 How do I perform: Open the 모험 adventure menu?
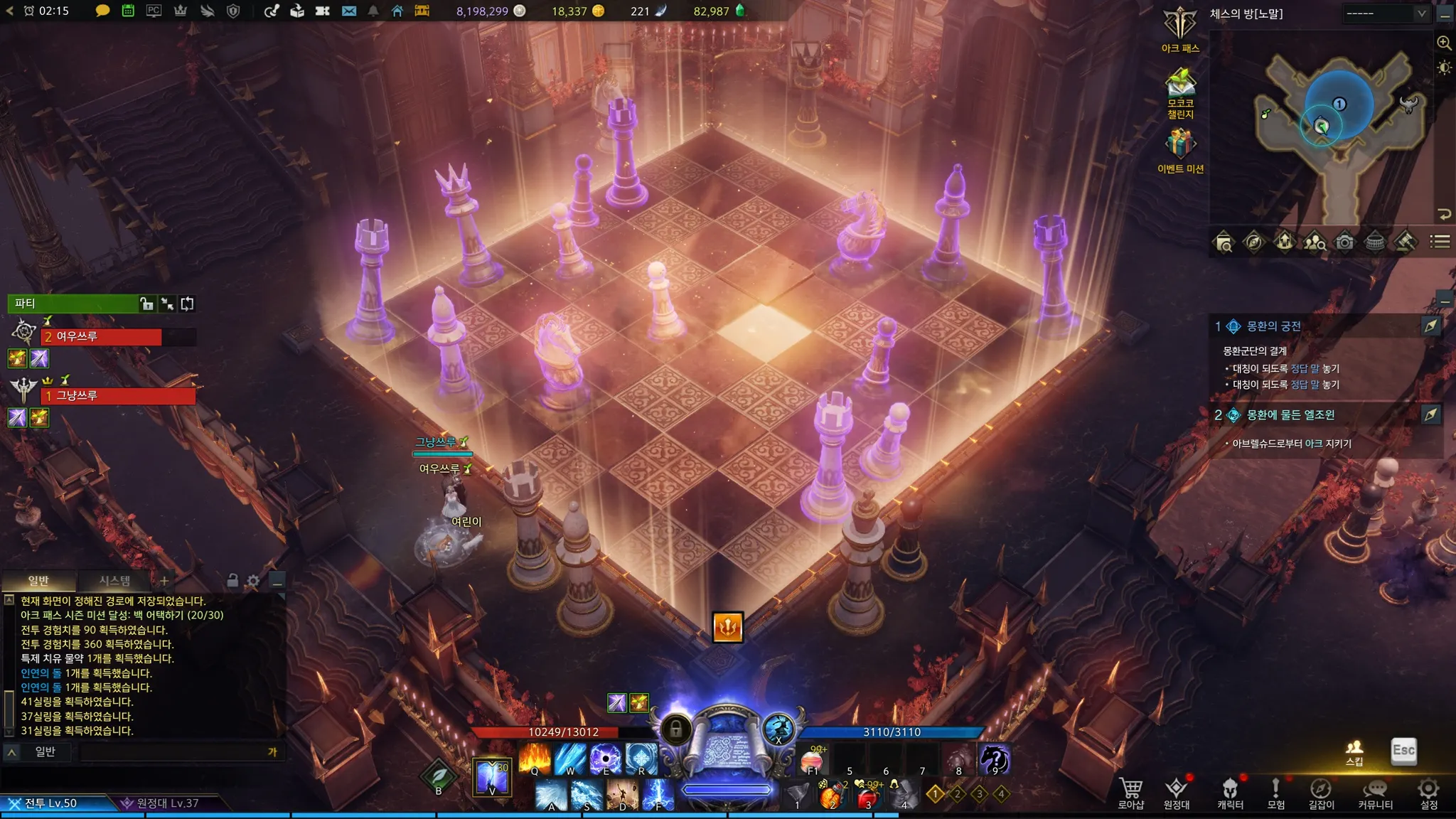tap(1275, 792)
